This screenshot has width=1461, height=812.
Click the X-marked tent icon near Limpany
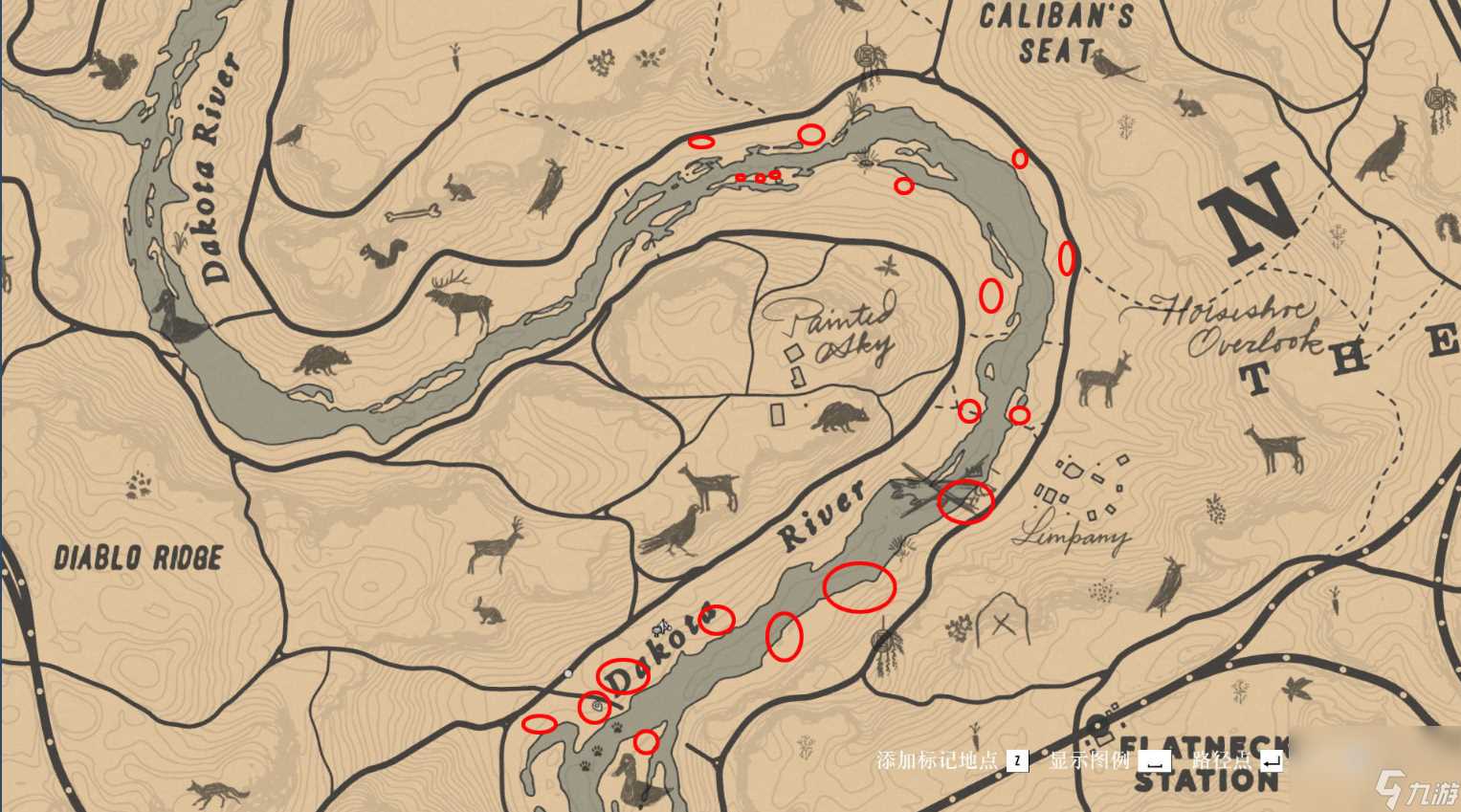(x=1001, y=623)
